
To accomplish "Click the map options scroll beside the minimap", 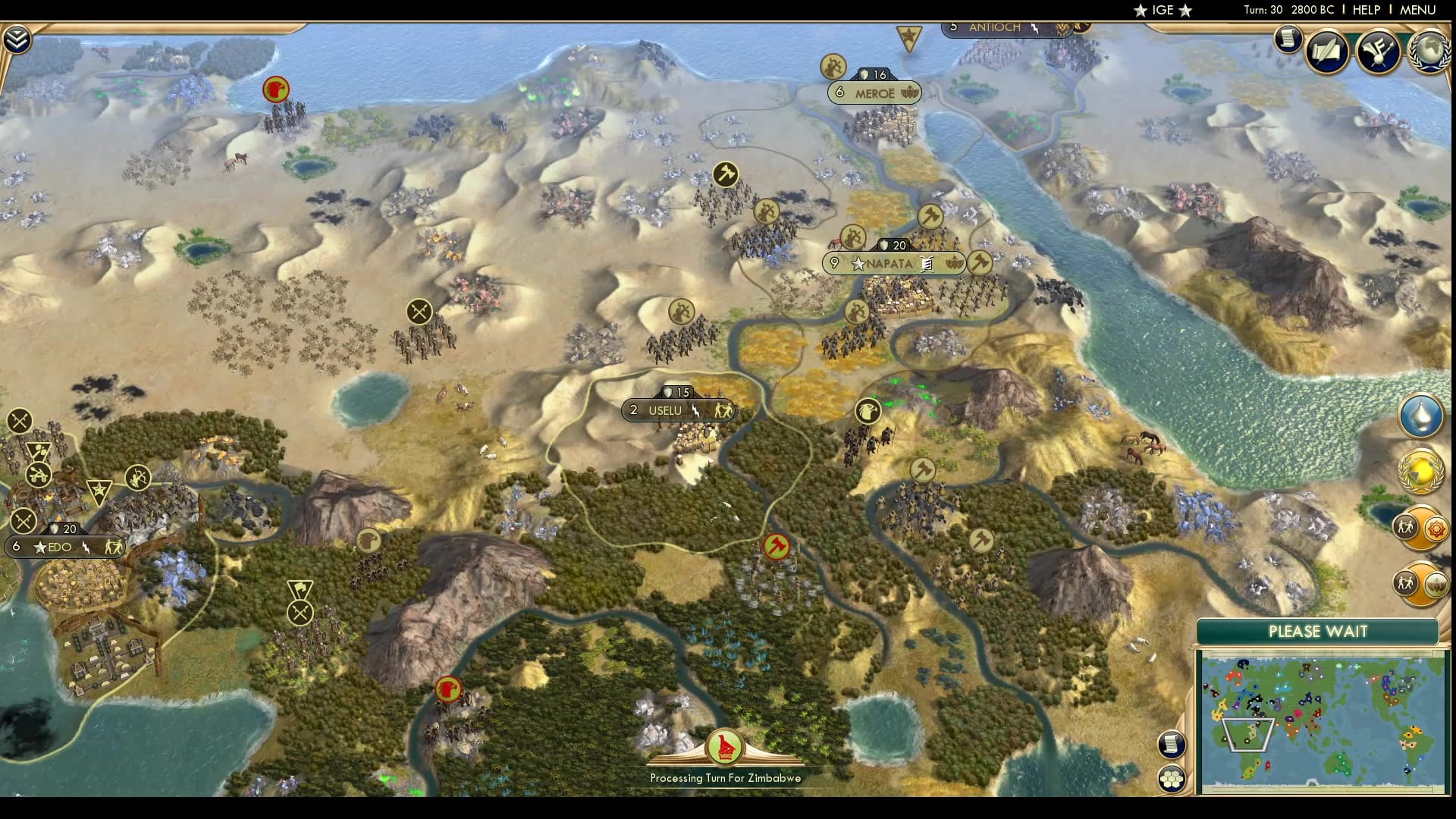I will pyautogui.click(x=1172, y=745).
